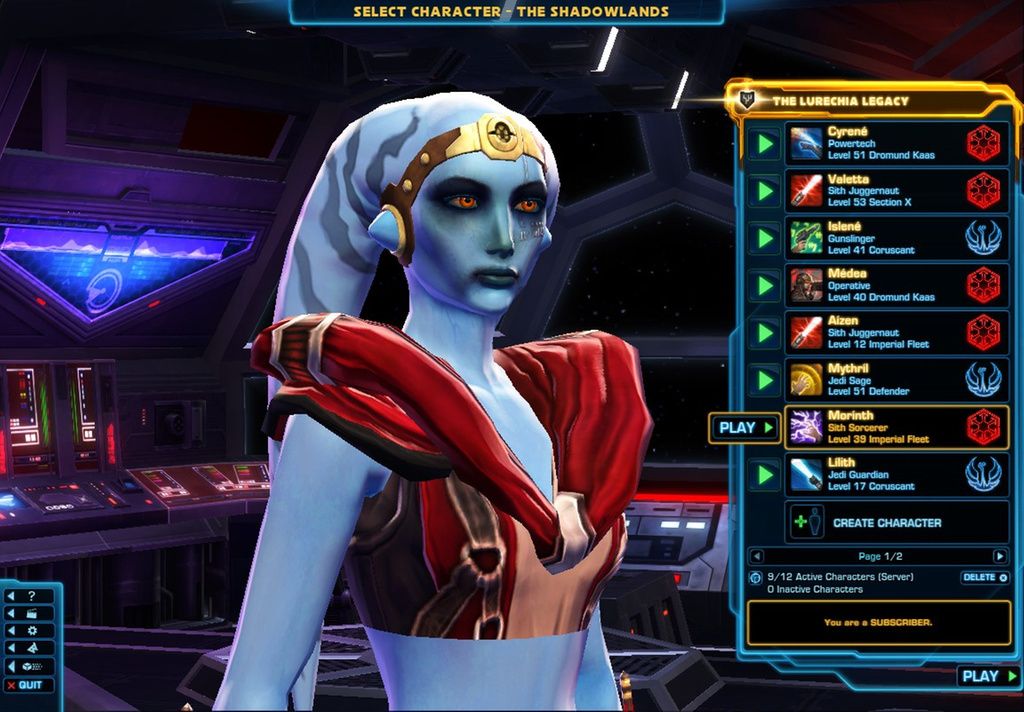Image resolution: width=1024 pixels, height=712 pixels.
Task: Start game with the bottom-corner Play button
Action: tap(986, 676)
